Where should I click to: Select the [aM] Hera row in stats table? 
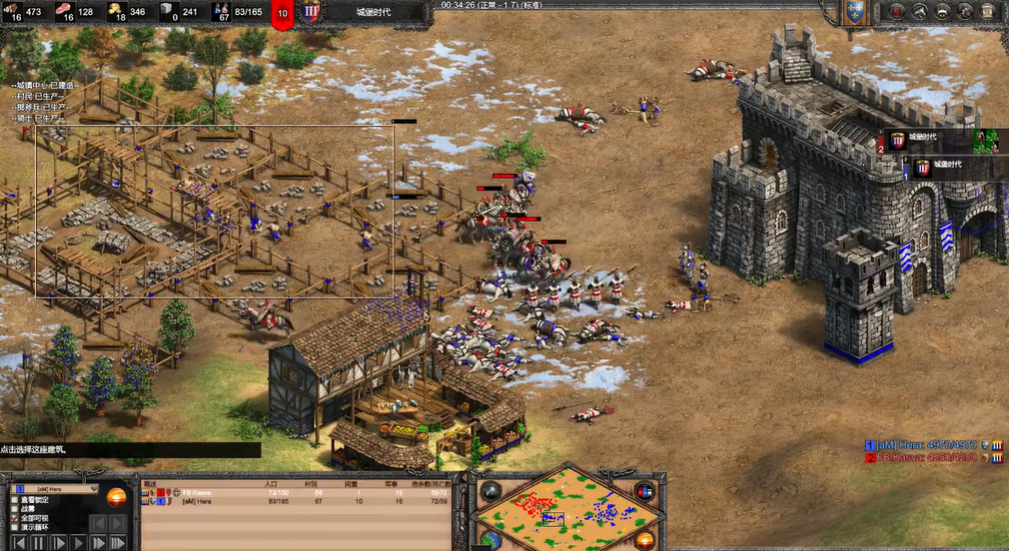300,502
